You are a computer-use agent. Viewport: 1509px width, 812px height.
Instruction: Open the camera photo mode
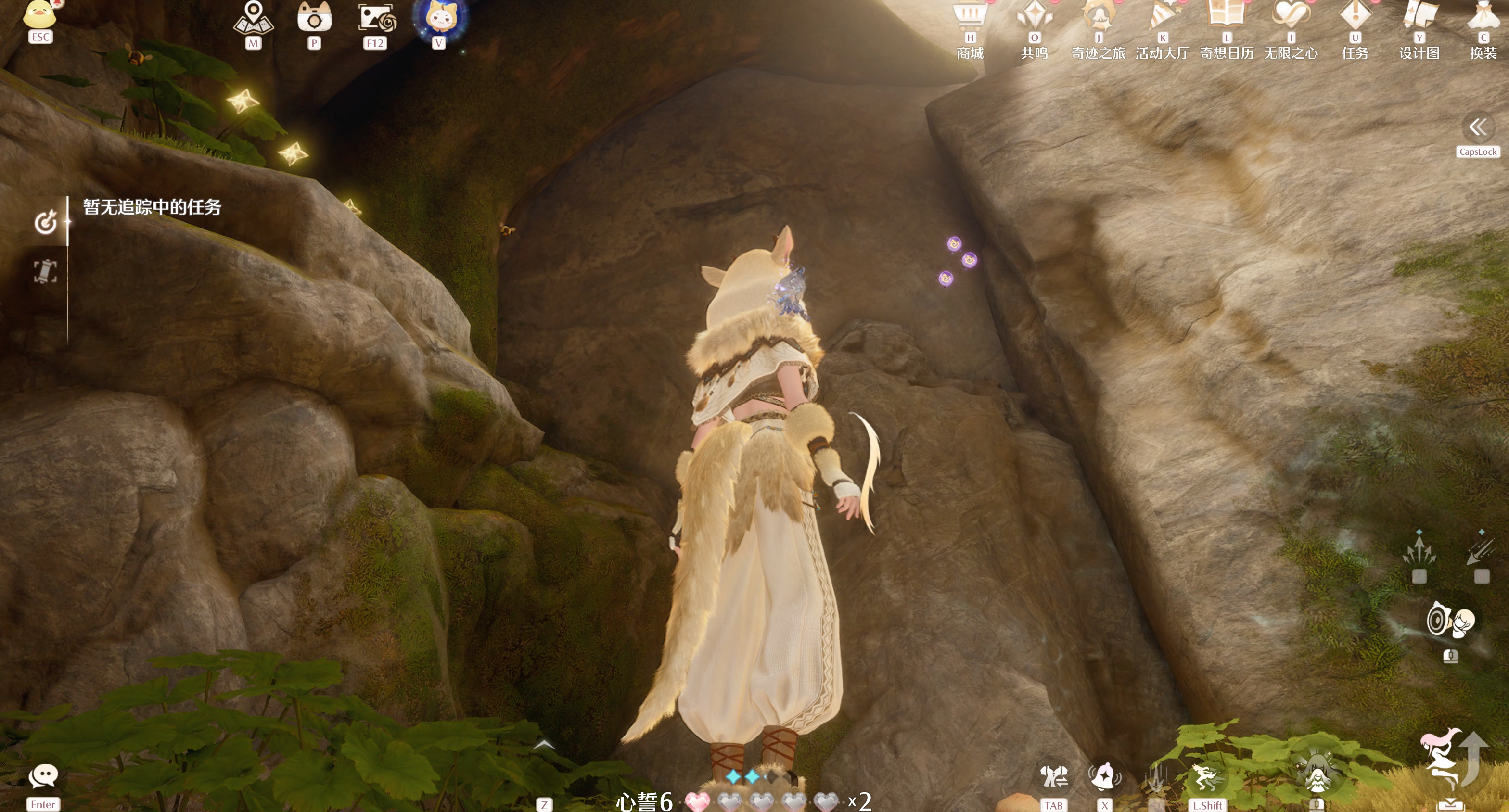click(314, 18)
